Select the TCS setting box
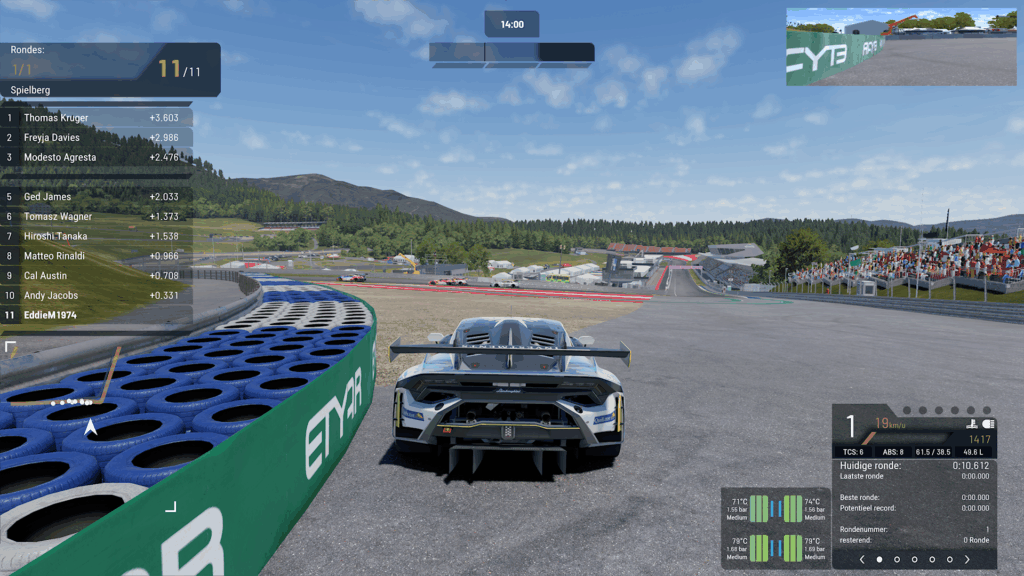Image resolution: width=1024 pixels, height=576 pixels. click(x=851, y=452)
